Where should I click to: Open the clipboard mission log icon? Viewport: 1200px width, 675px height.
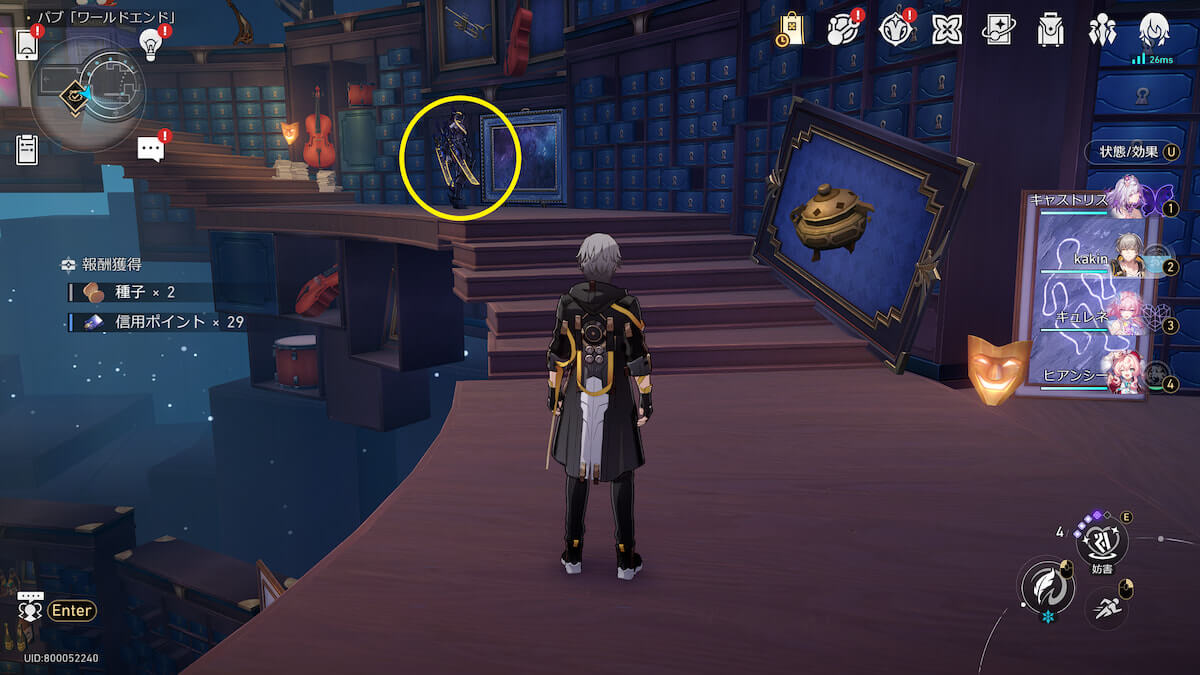tap(27, 150)
